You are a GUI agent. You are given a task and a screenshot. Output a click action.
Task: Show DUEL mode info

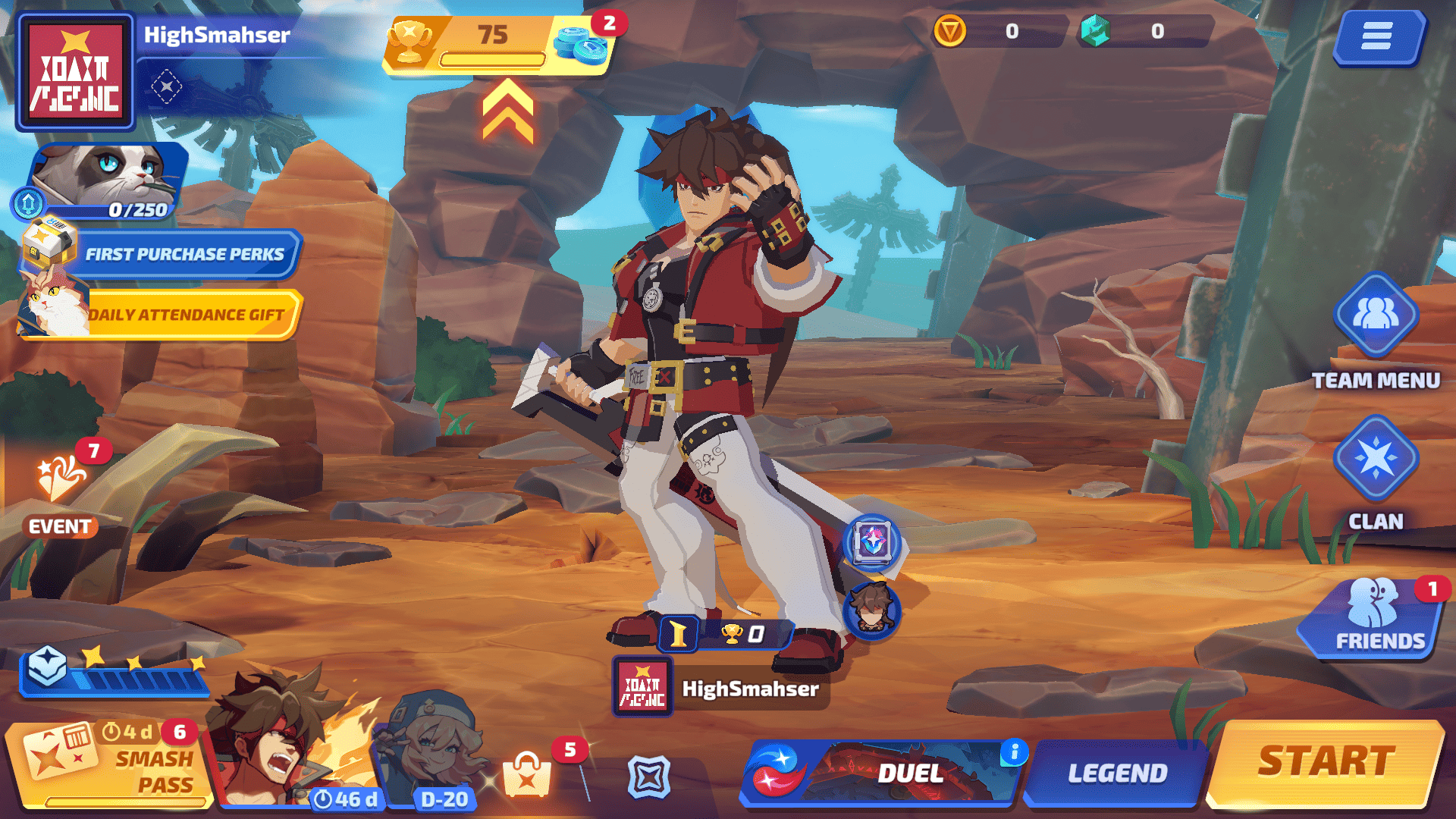(1014, 752)
